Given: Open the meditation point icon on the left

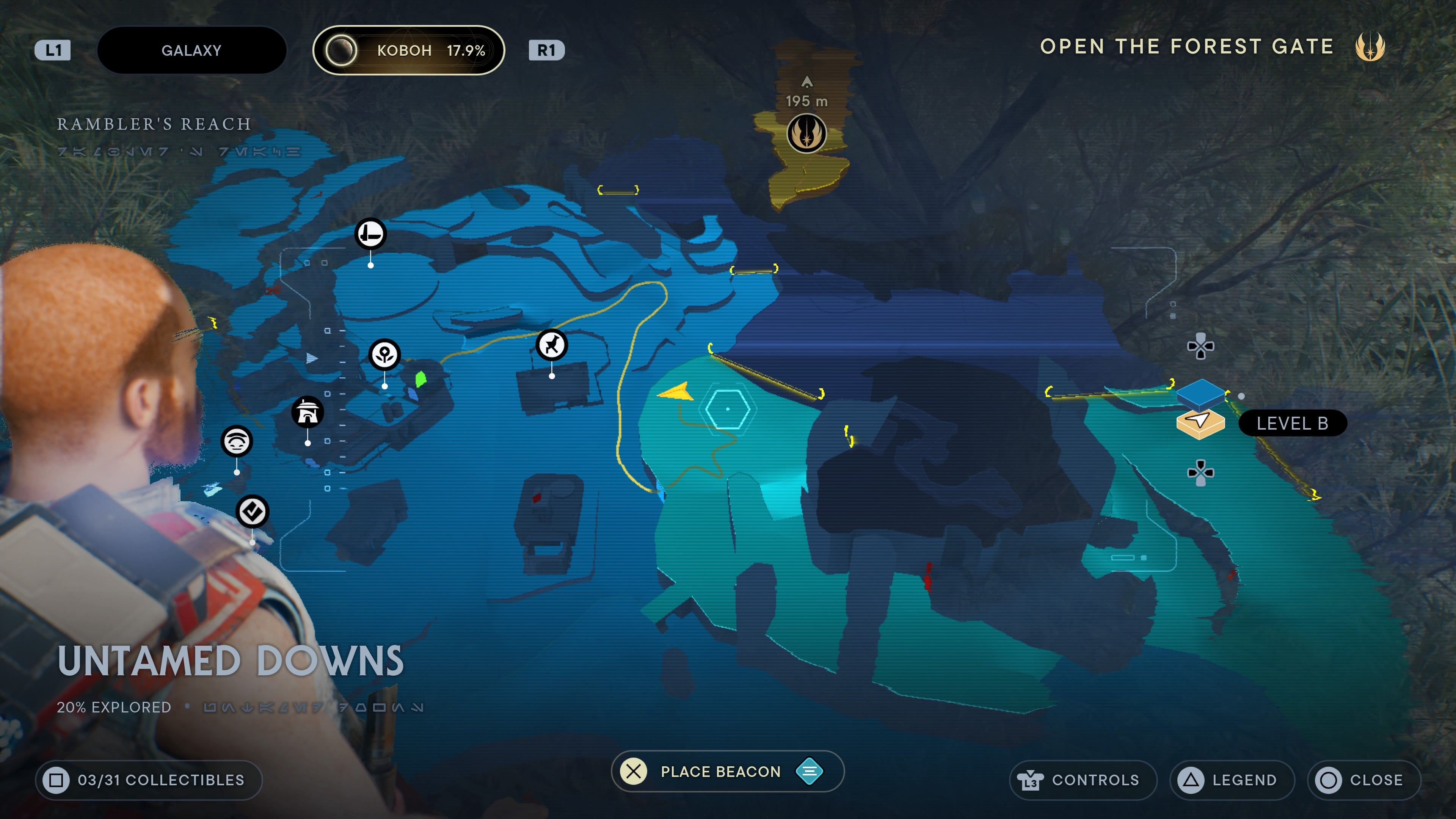Looking at the screenshot, I should (x=236, y=441).
